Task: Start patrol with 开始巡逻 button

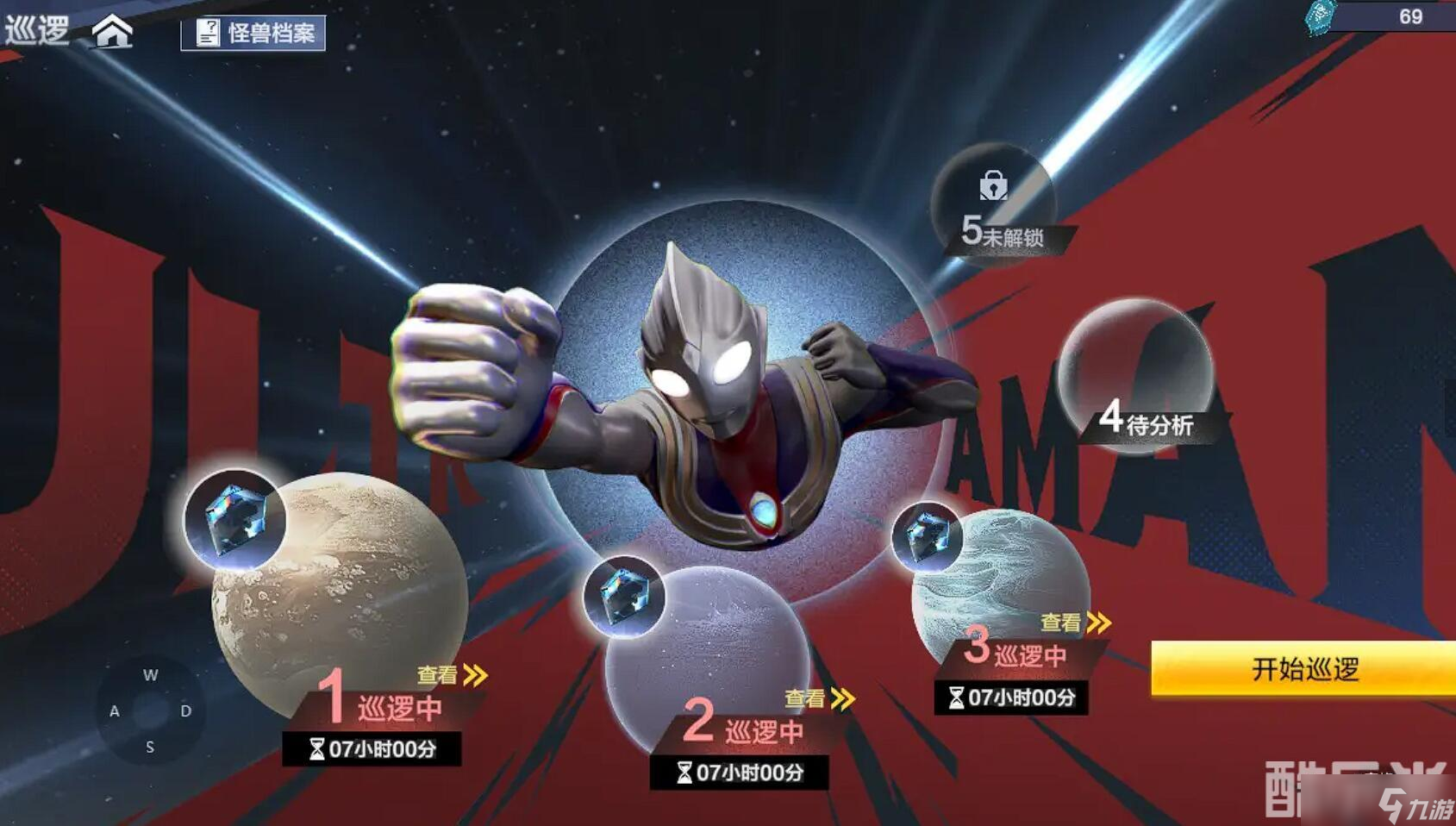Action: pyautogui.click(x=1303, y=669)
